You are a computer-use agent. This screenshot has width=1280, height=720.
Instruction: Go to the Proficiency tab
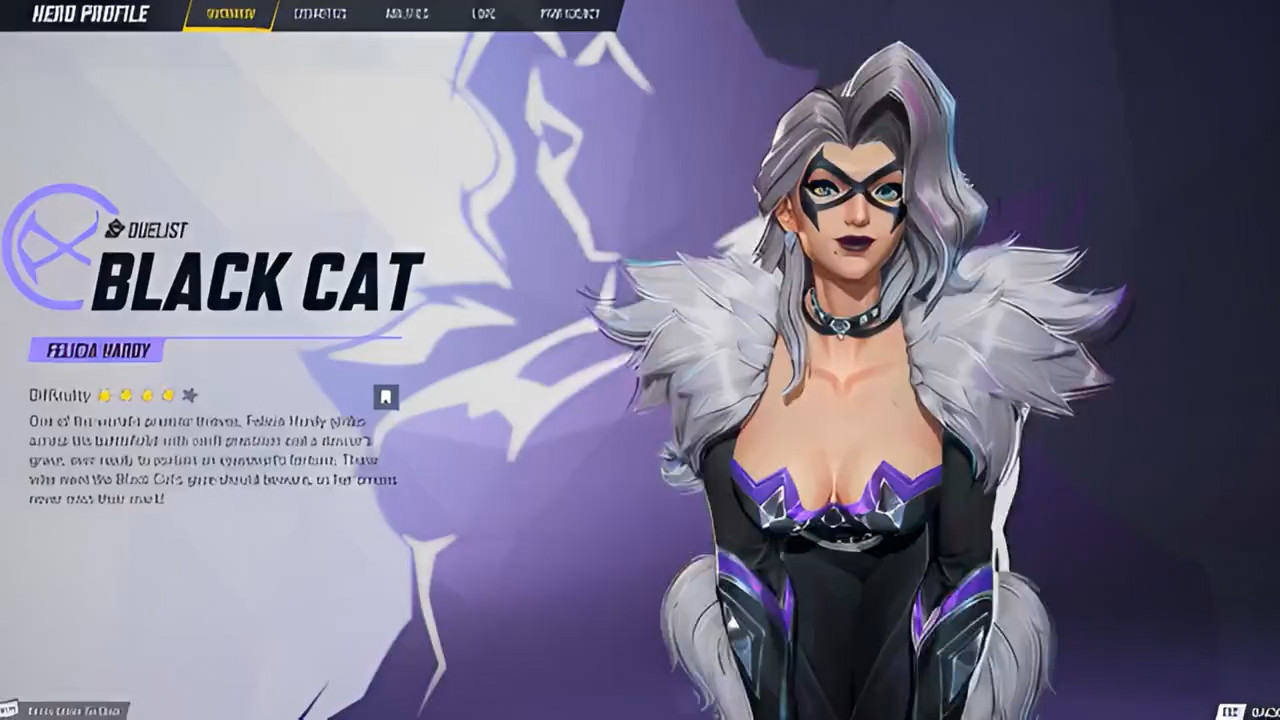pyautogui.click(x=570, y=14)
